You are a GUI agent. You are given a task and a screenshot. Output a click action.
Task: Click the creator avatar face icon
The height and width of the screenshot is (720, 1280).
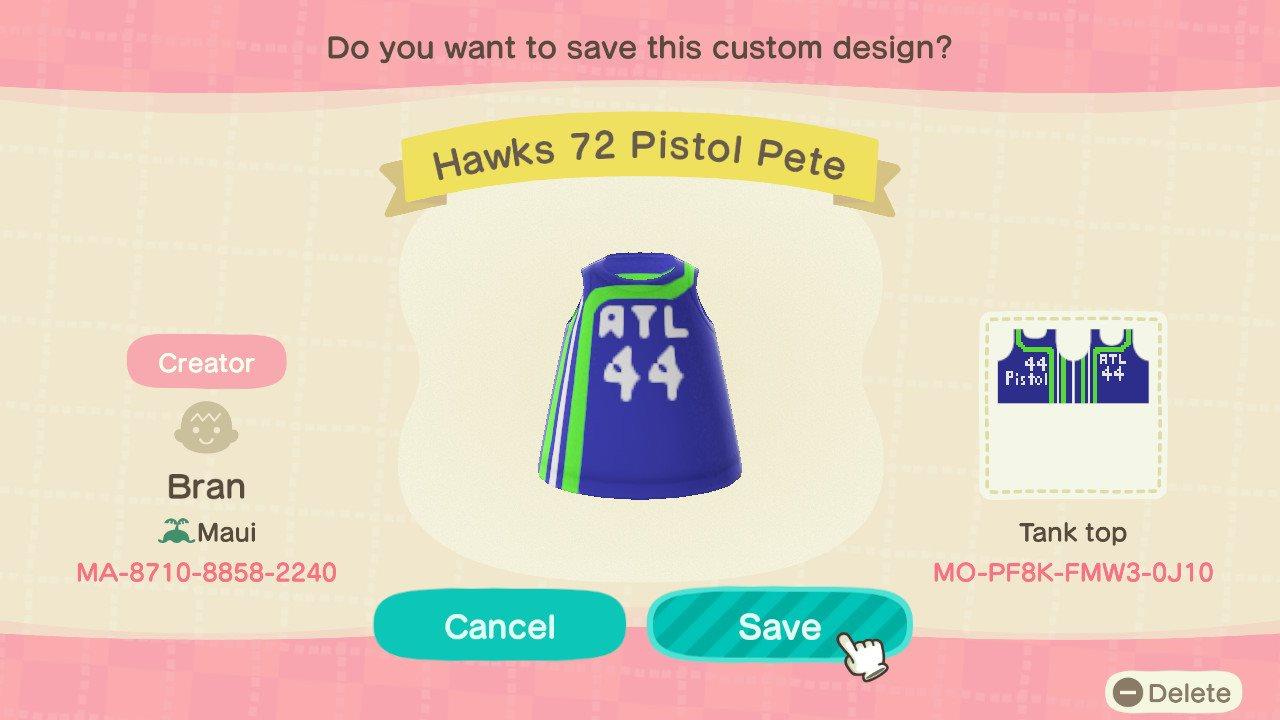tap(205, 428)
